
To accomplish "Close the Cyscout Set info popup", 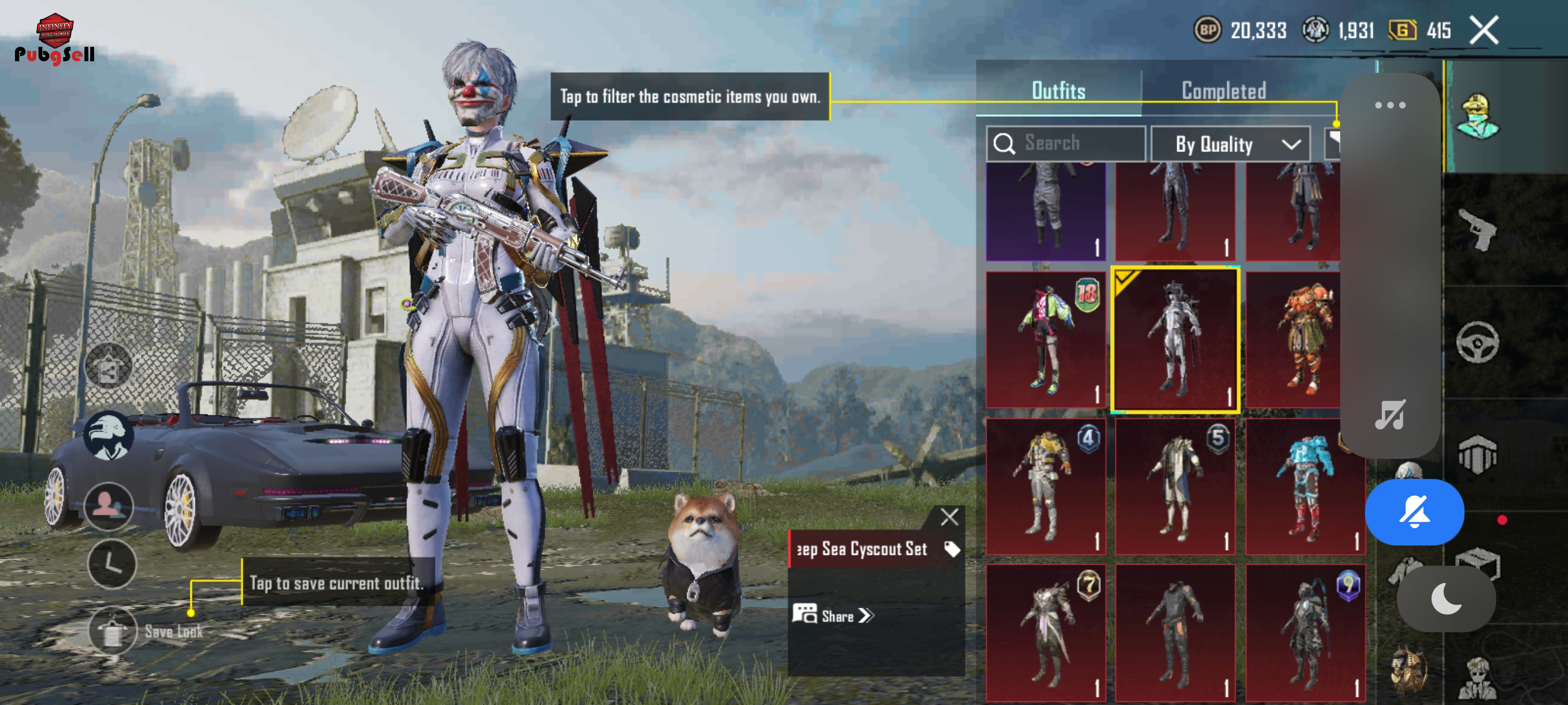I will pos(949,517).
